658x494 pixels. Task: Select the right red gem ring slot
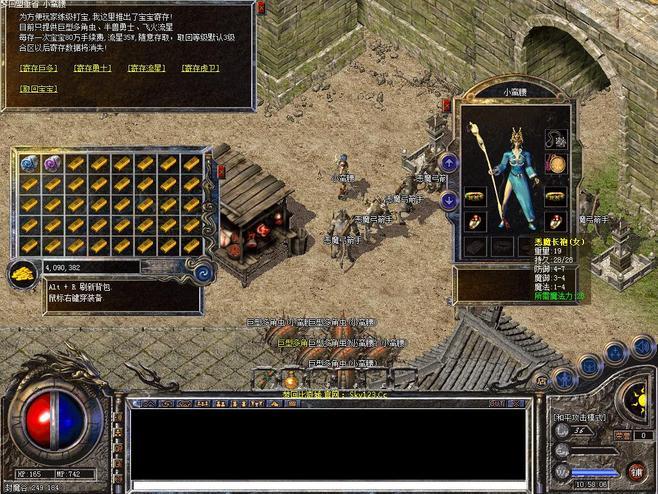[556, 220]
